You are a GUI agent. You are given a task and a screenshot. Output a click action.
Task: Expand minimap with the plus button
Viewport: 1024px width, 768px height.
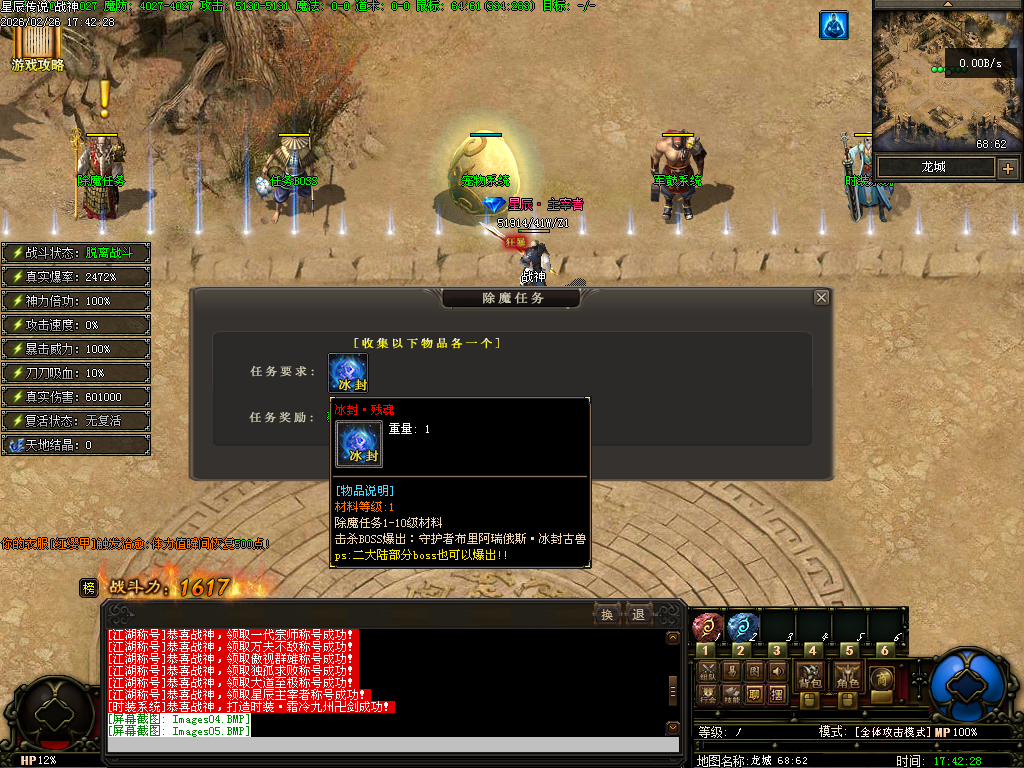coord(1007,168)
